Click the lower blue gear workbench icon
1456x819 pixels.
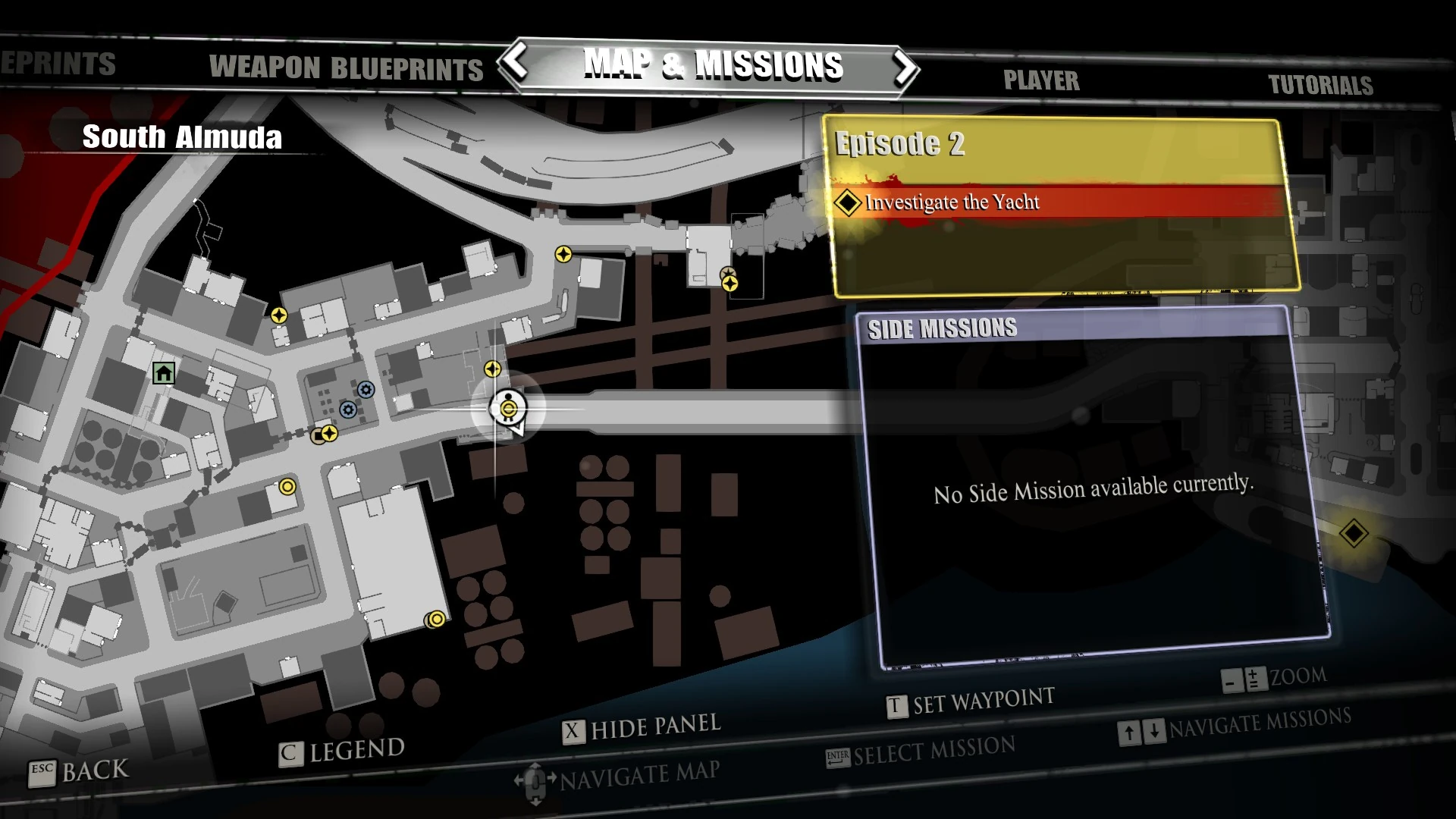point(348,409)
